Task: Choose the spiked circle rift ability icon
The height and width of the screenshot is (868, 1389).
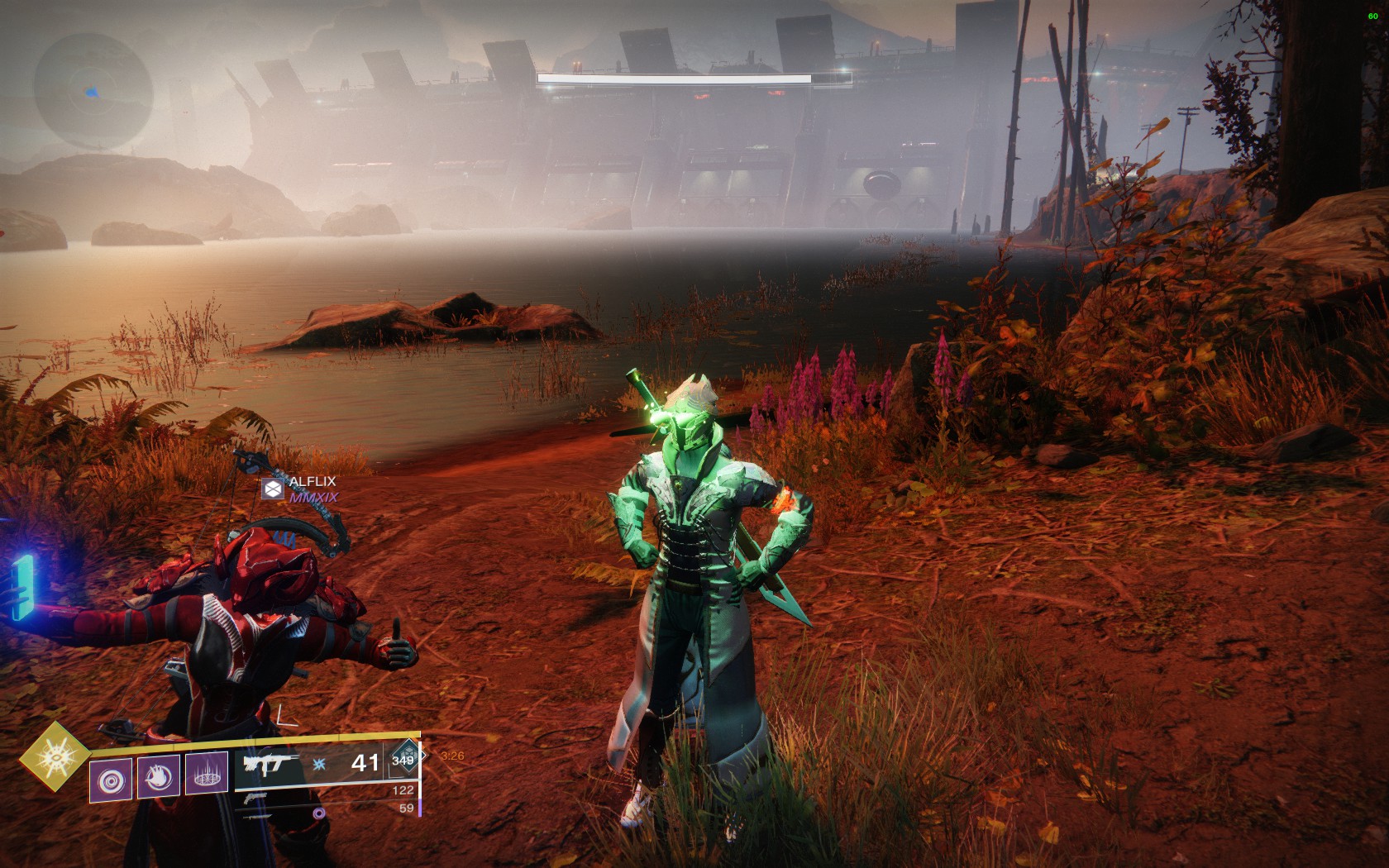Action: tap(207, 774)
